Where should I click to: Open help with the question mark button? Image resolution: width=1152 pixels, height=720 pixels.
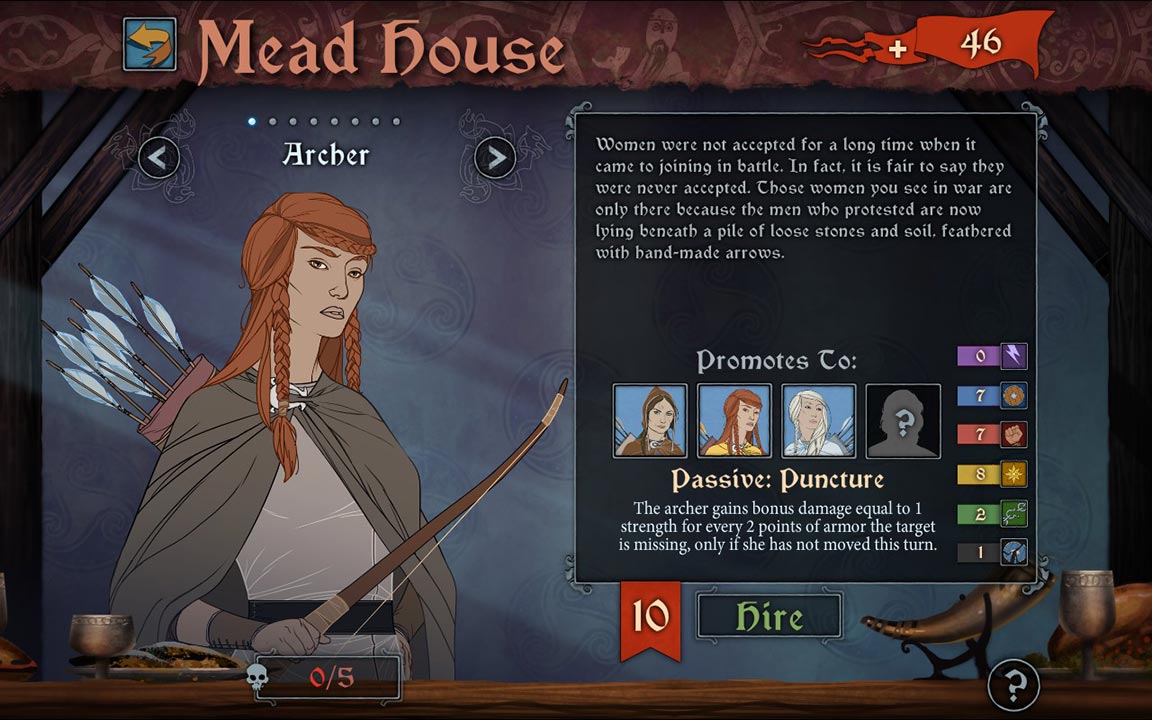point(1014,685)
